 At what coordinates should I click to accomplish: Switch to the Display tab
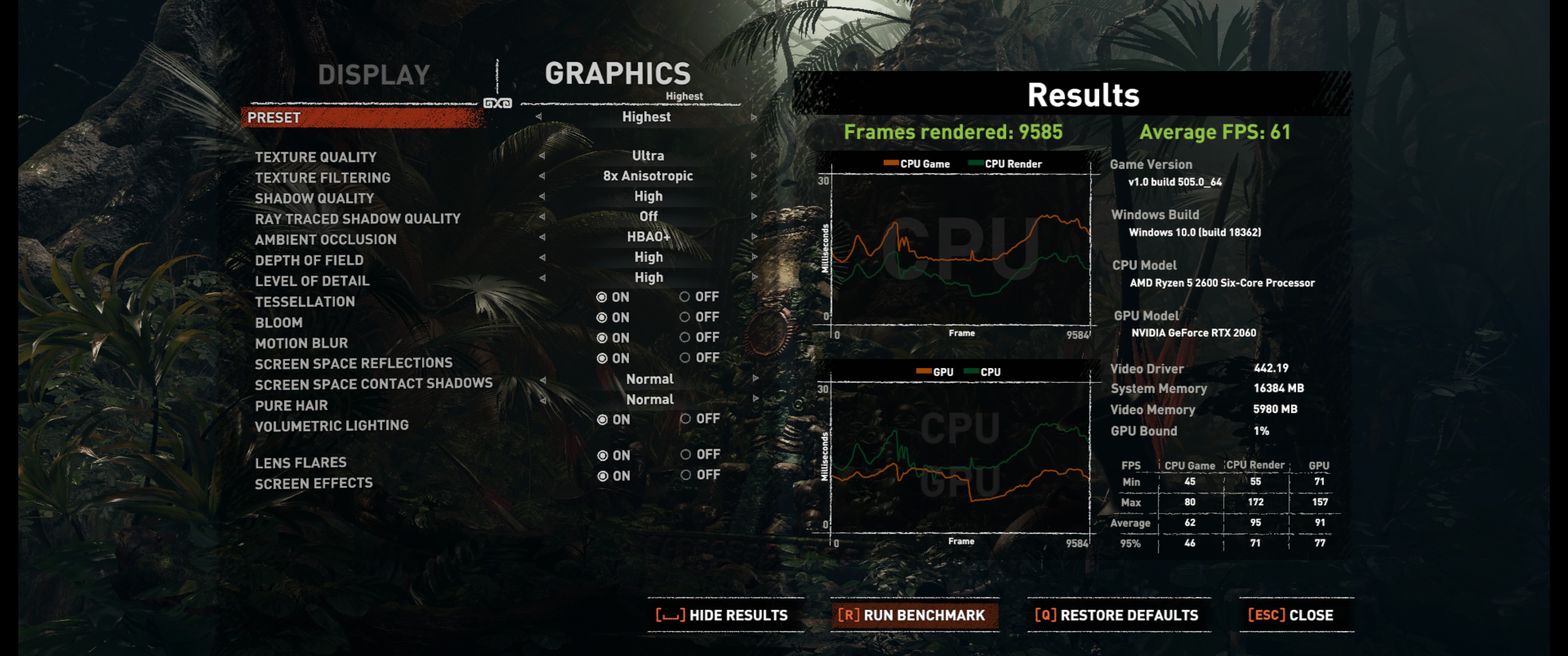point(374,75)
